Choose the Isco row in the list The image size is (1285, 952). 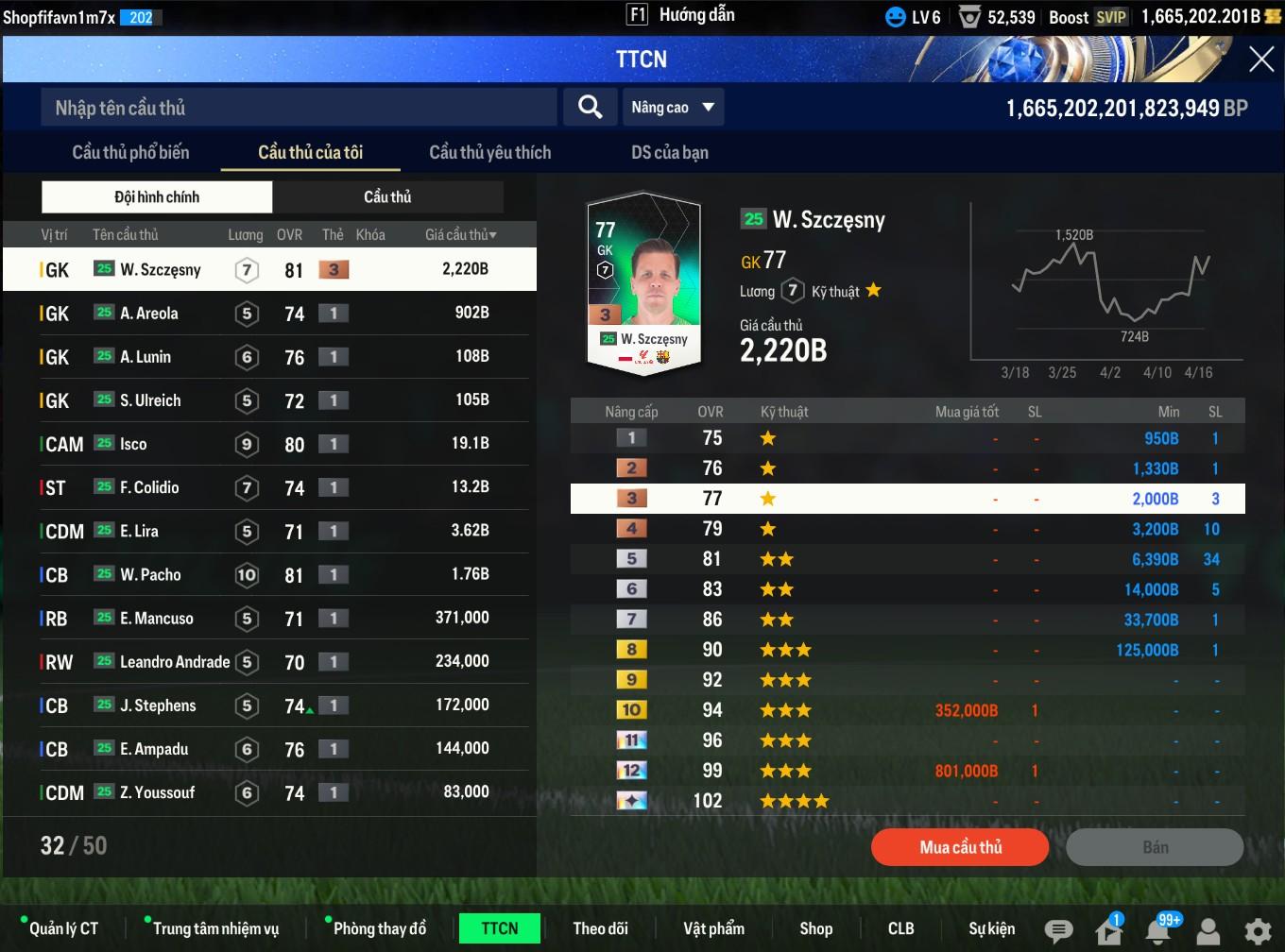pyautogui.click(x=269, y=443)
